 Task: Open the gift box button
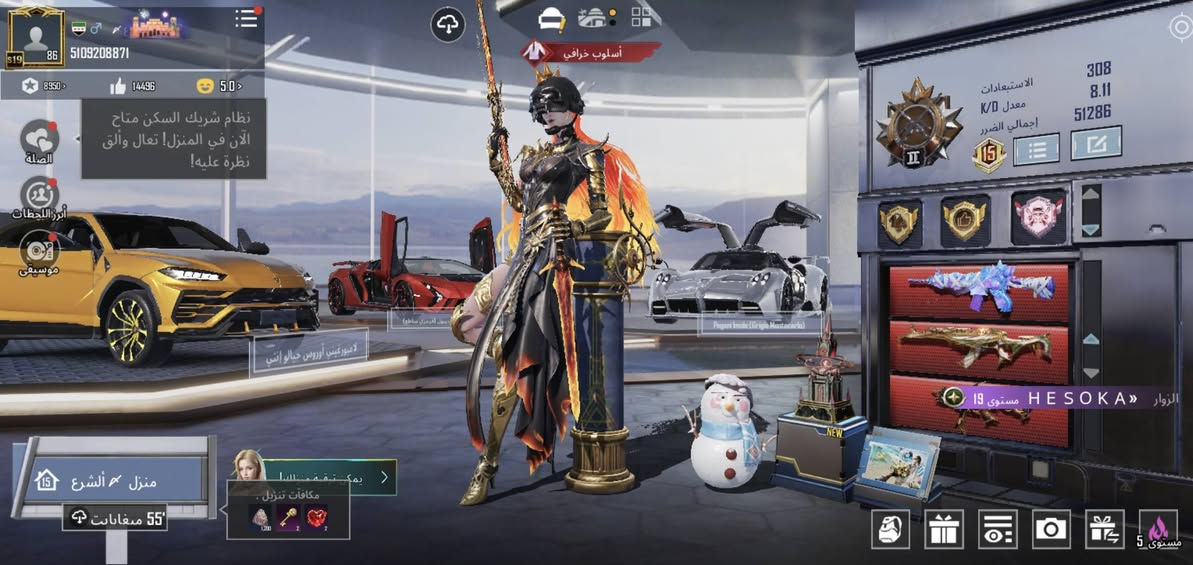(x=943, y=528)
